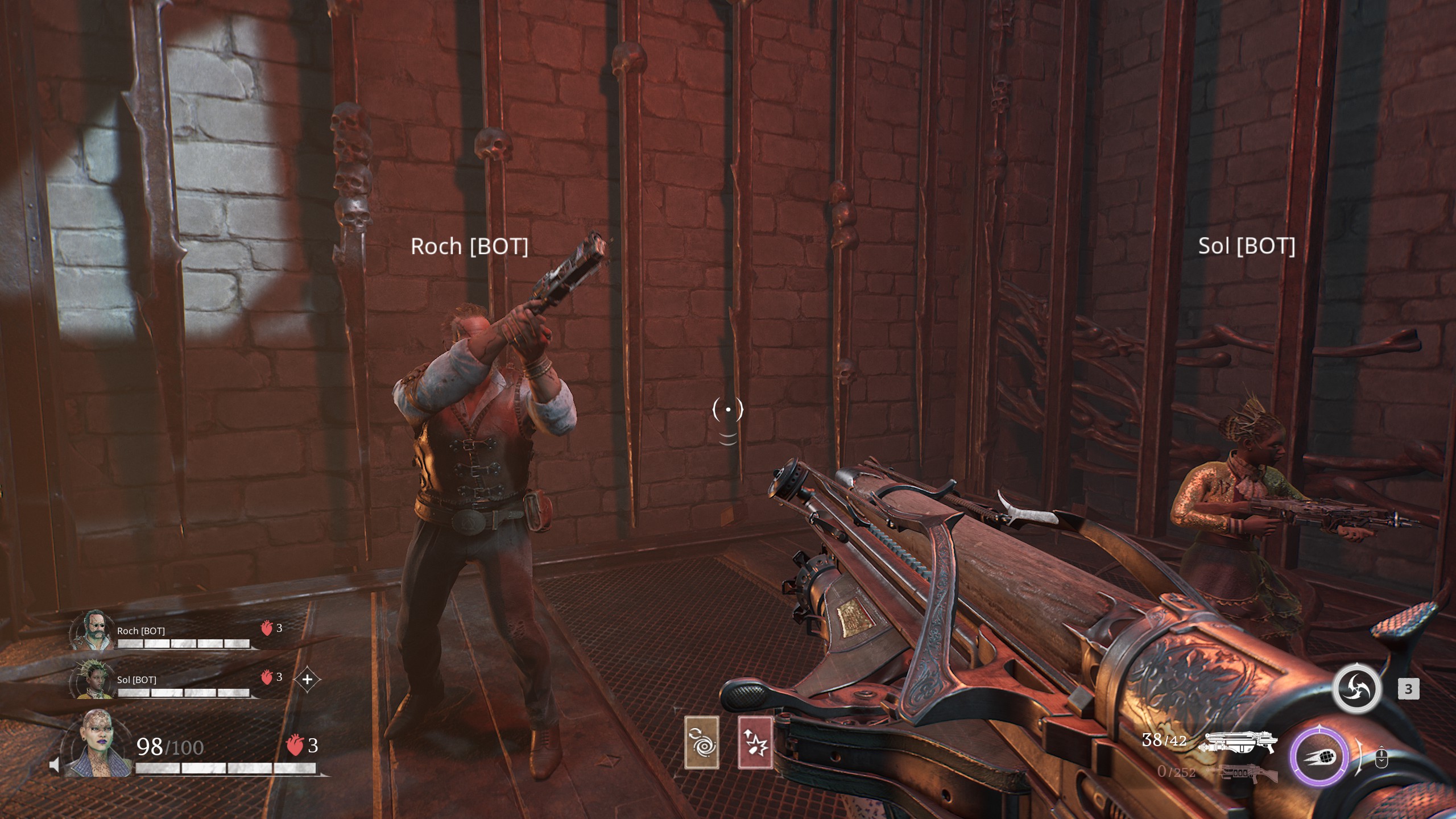Image resolution: width=1456 pixels, height=819 pixels.
Task: Select Sol bot's teammate portrait
Action: pyautogui.click(x=92, y=679)
